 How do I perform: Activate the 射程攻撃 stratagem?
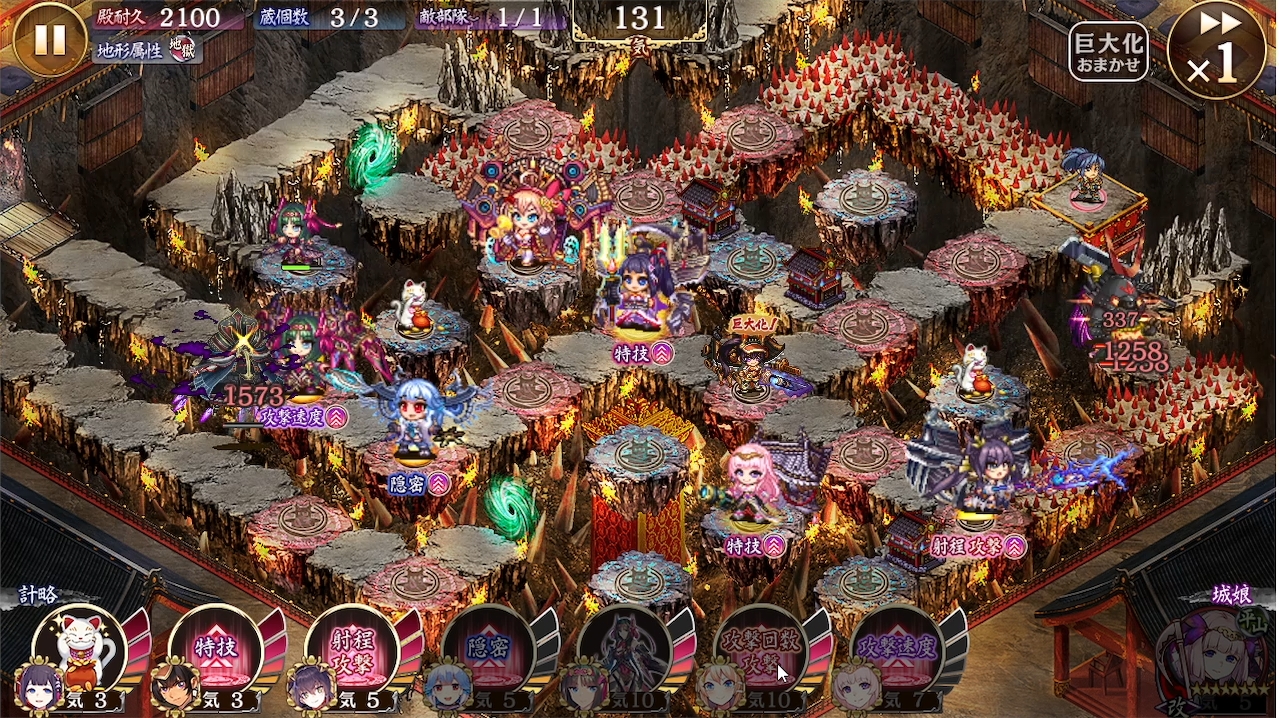point(352,650)
